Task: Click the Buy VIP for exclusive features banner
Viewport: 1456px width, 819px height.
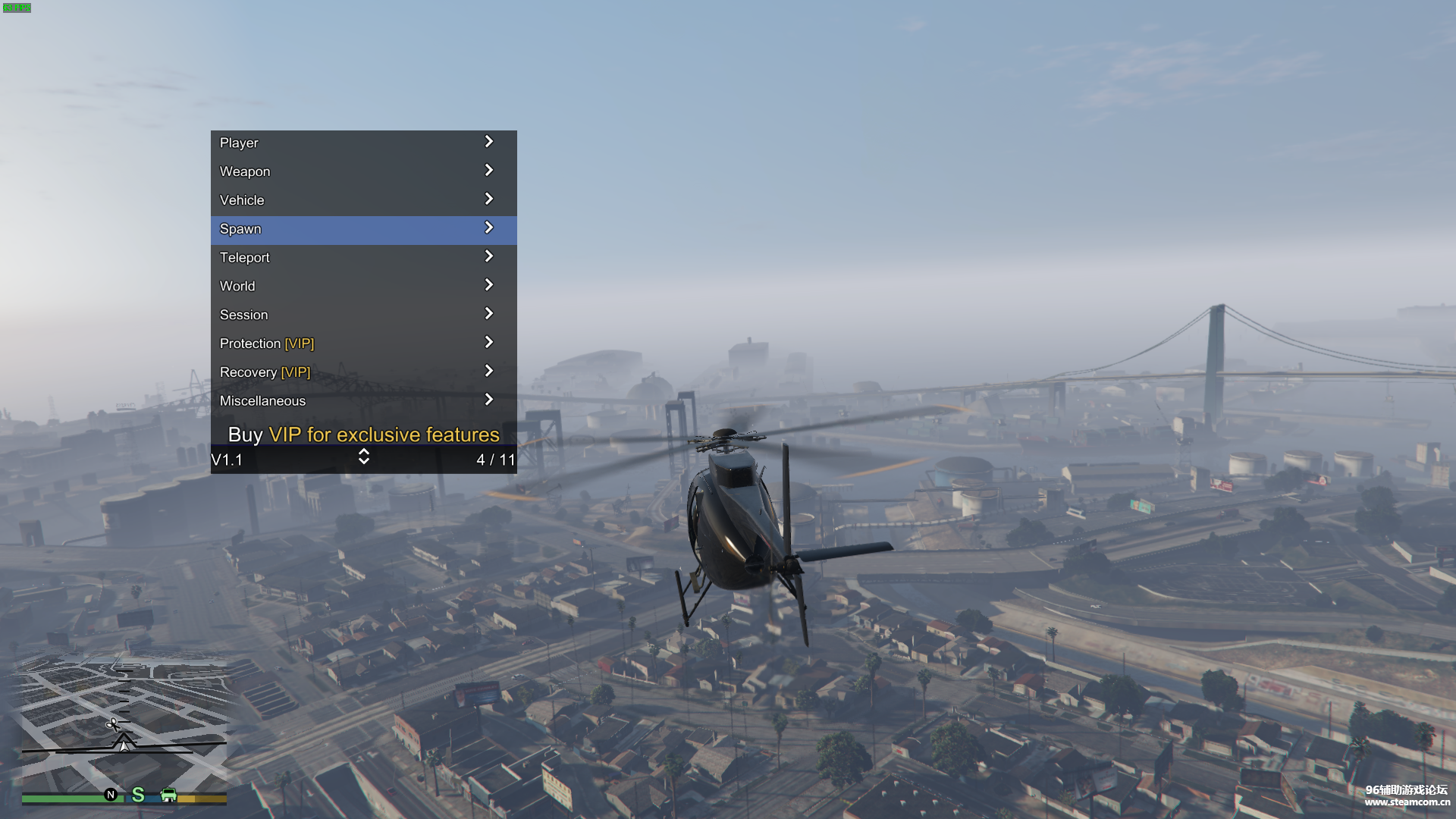Action: pyautogui.click(x=363, y=435)
